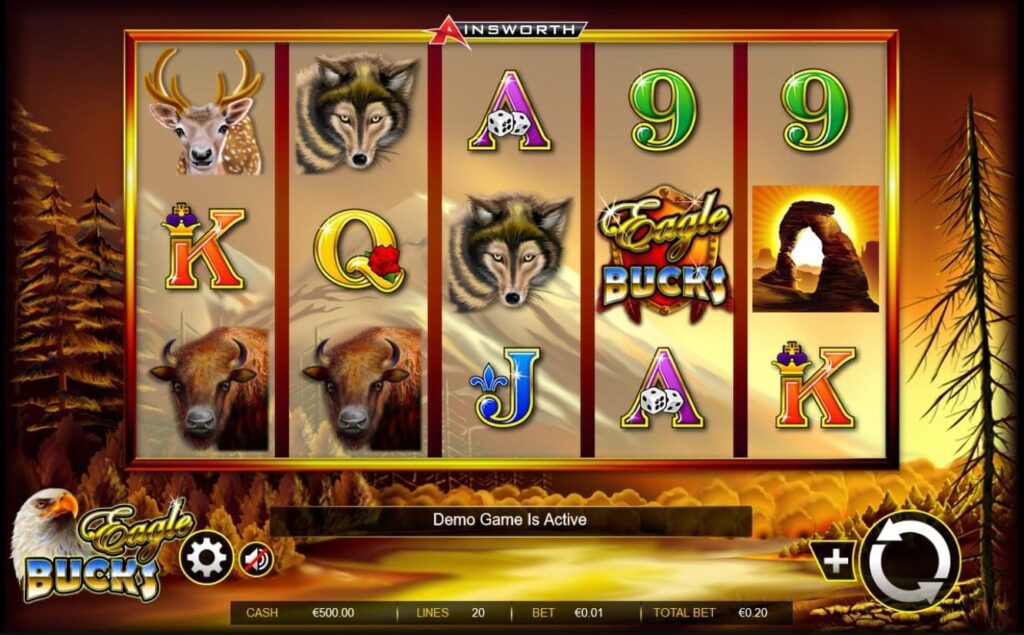The width and height of the screenshot is (1024, 635).
Task: Open bet options with the plus button
Action: pyautogui.click(x=835, y=562)
